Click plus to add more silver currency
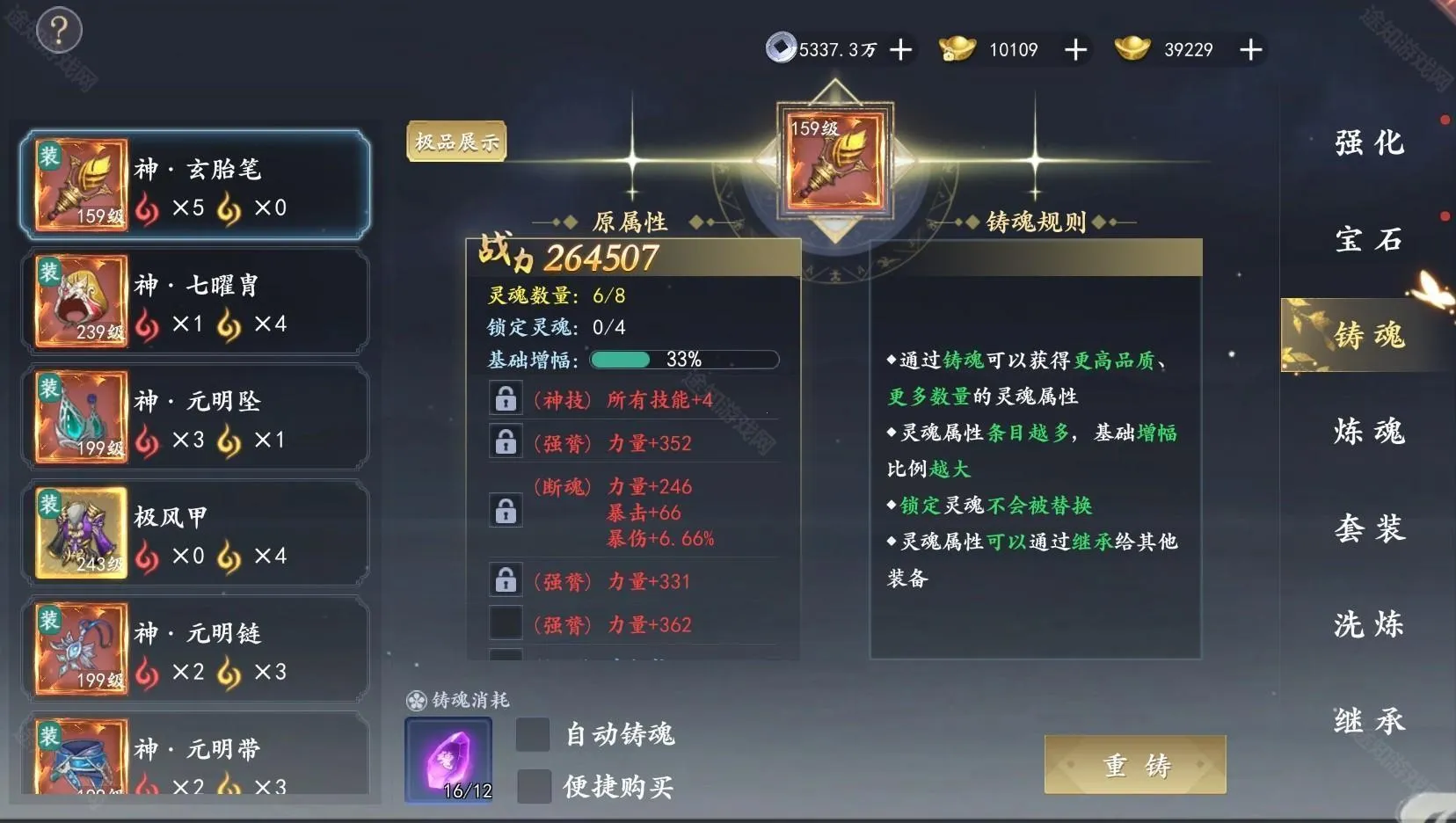Screen dimensions: 1456x823 (x=899, y=50)
